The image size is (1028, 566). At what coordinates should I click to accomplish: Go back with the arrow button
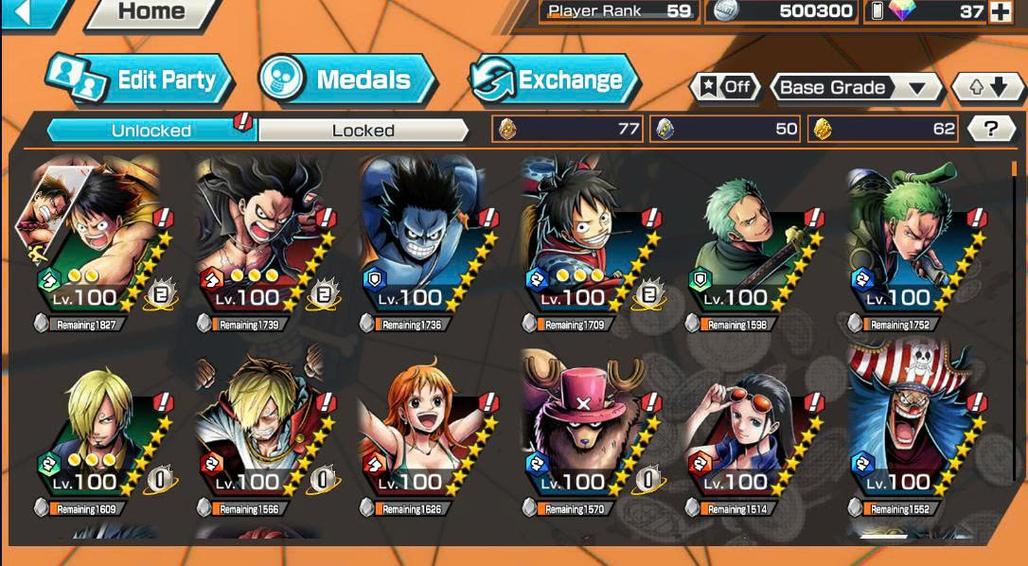click(28, 13)
